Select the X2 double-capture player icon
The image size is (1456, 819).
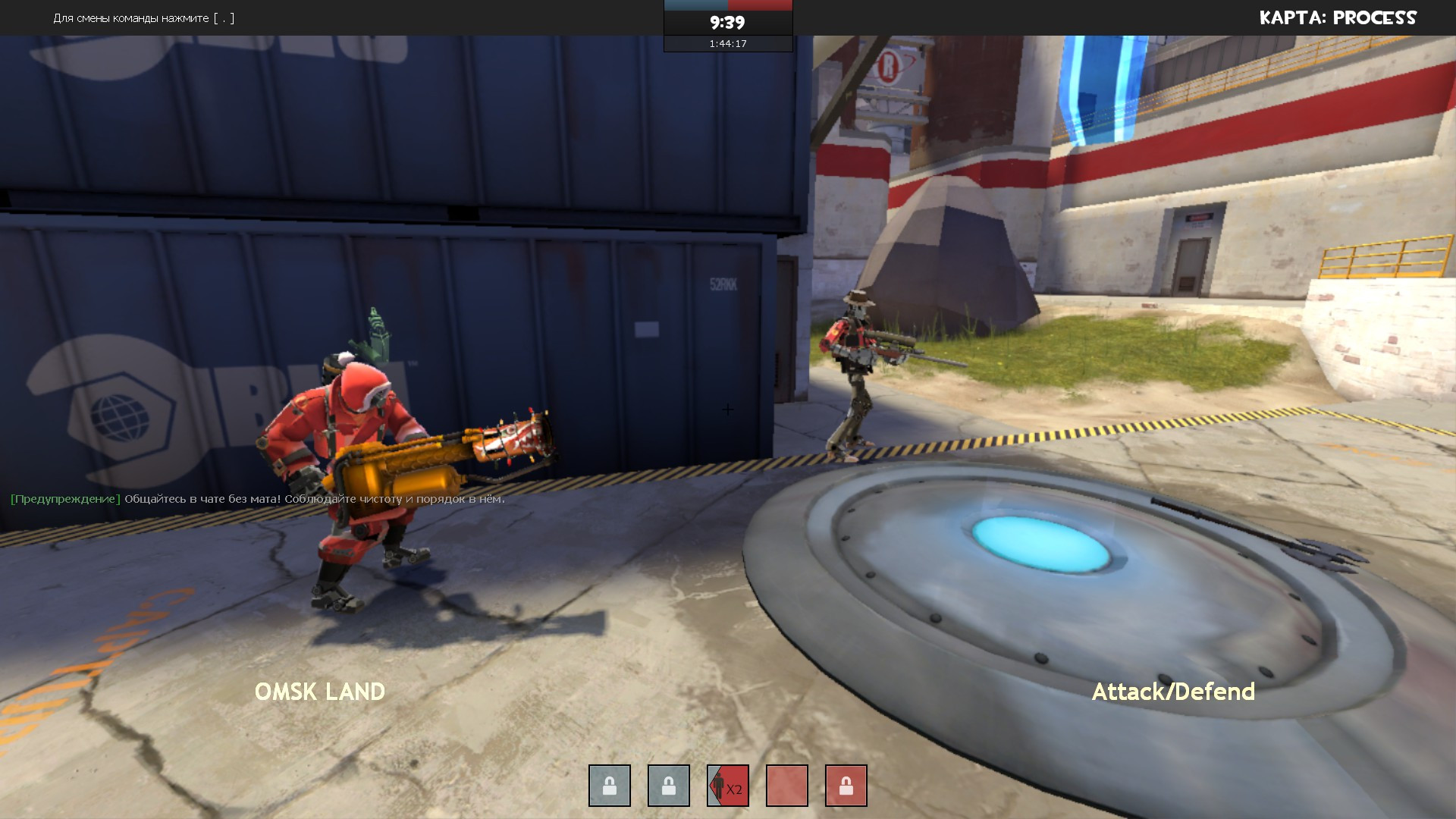[727, 786]
